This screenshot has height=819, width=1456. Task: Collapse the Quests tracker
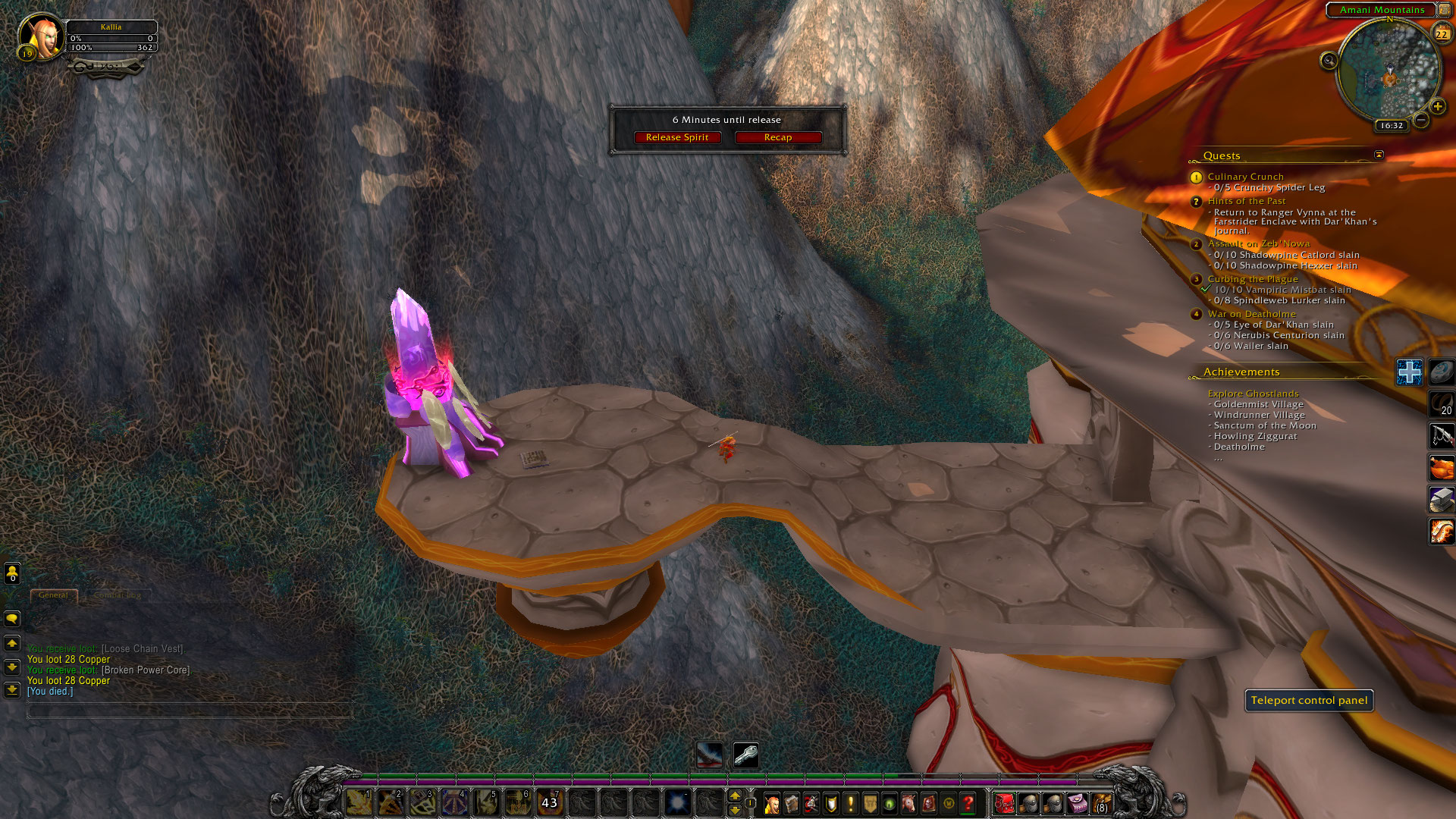(x=1379, y=155)
